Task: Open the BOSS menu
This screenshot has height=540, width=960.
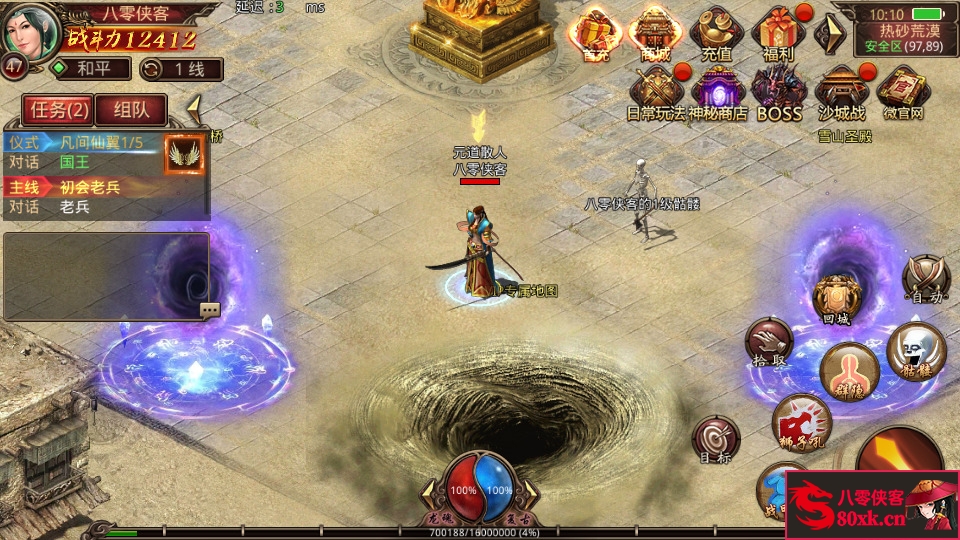Action: tap(779, 92)
